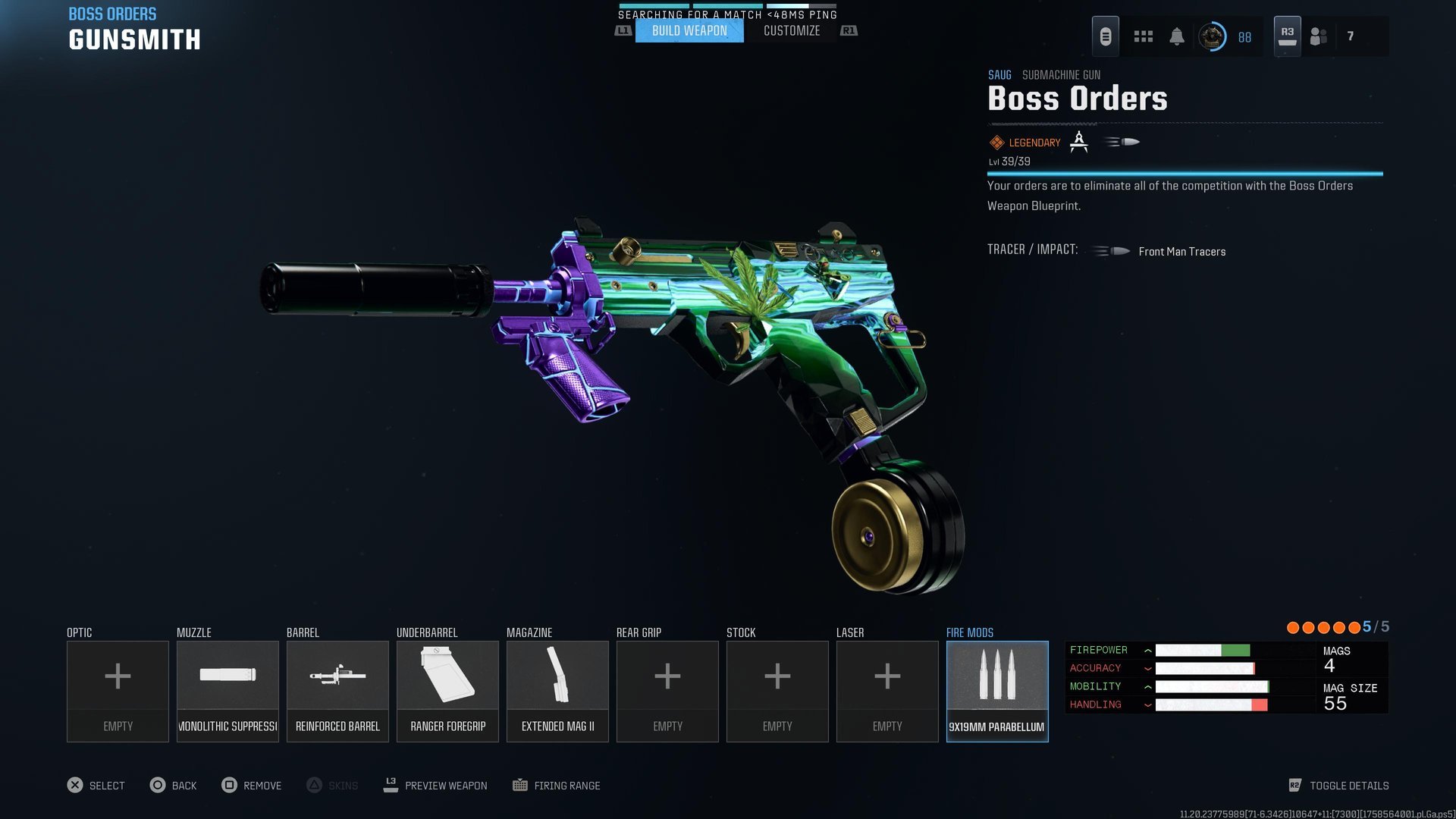Screen dimensions: 1456x819
Task: Pick the empty Rear Grip slot
Action: click(667, 691)
